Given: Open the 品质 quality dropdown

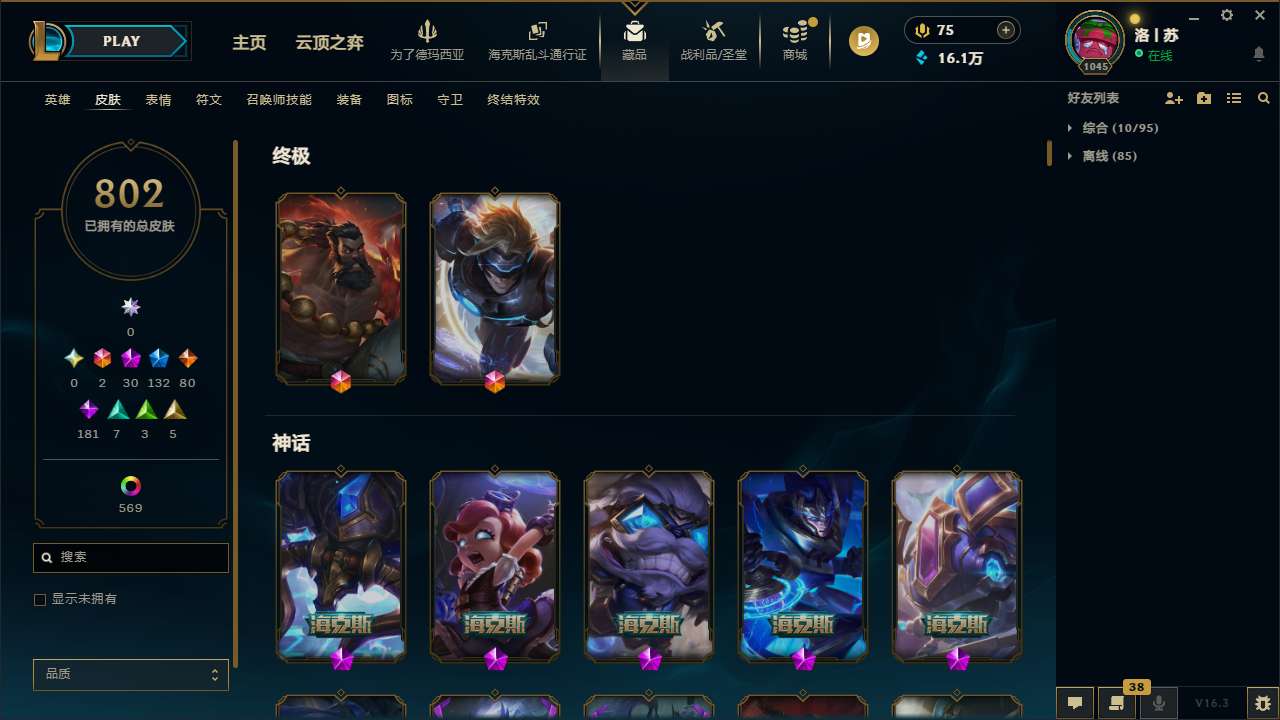Looking at the screenshot, I should pyautogui.click(x=130, y=674).
